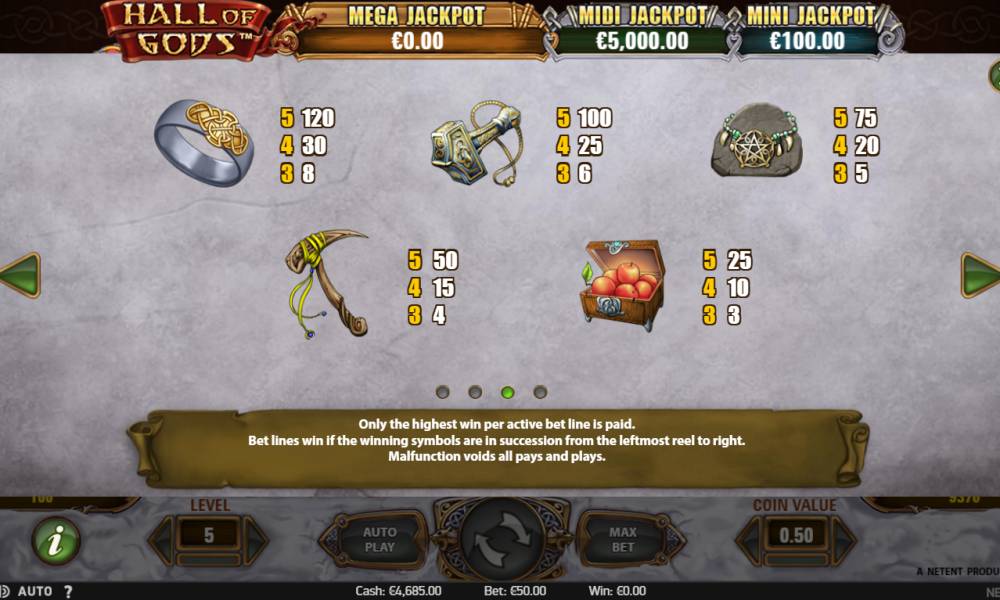Start Auto Play spins

coord(379,540)
